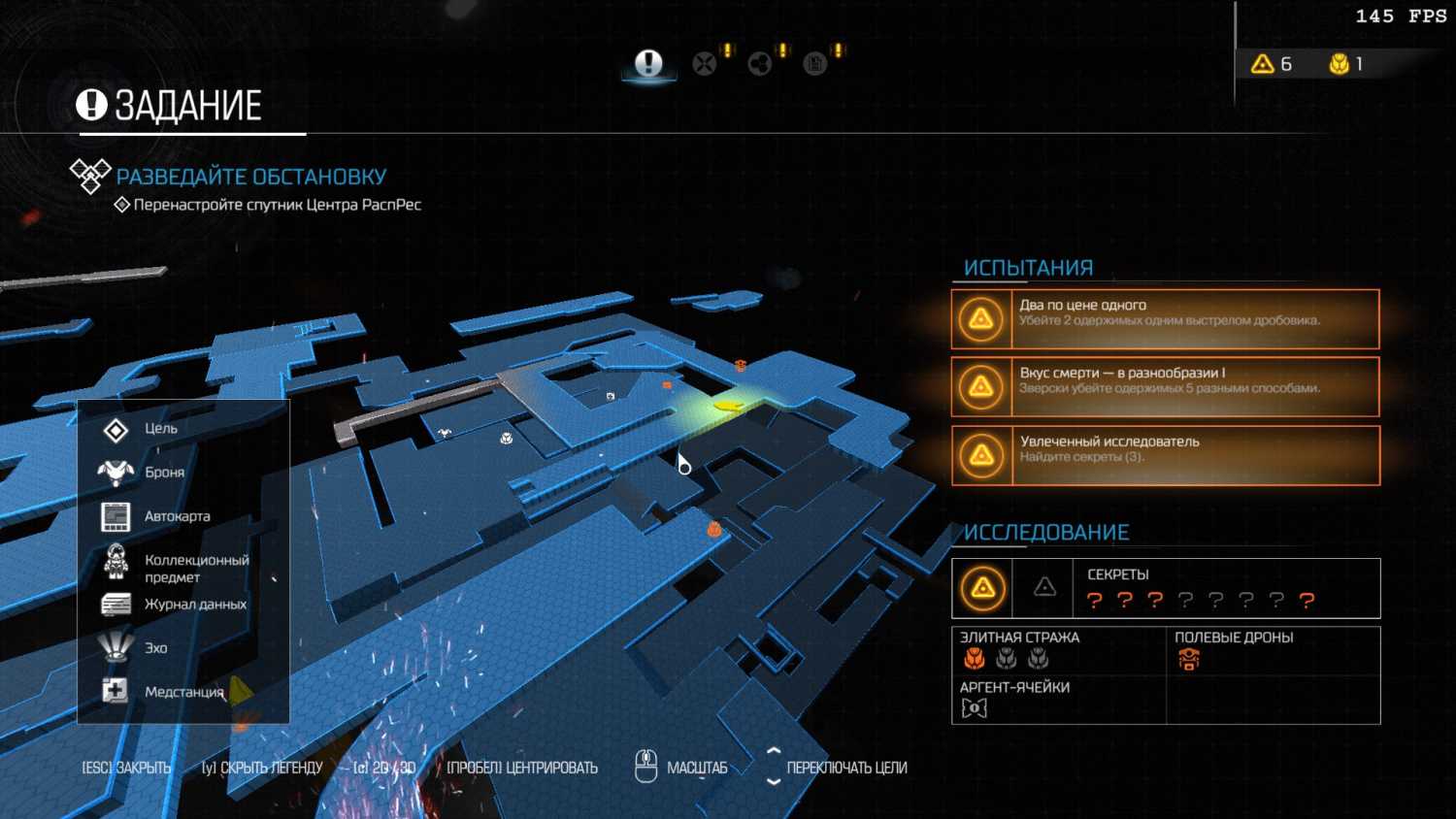This screenshot has width=1456, height=819.
Task: Choose the 'Вкус смерти — в разнообразии I' challenge
Action: pos(1165,386)
